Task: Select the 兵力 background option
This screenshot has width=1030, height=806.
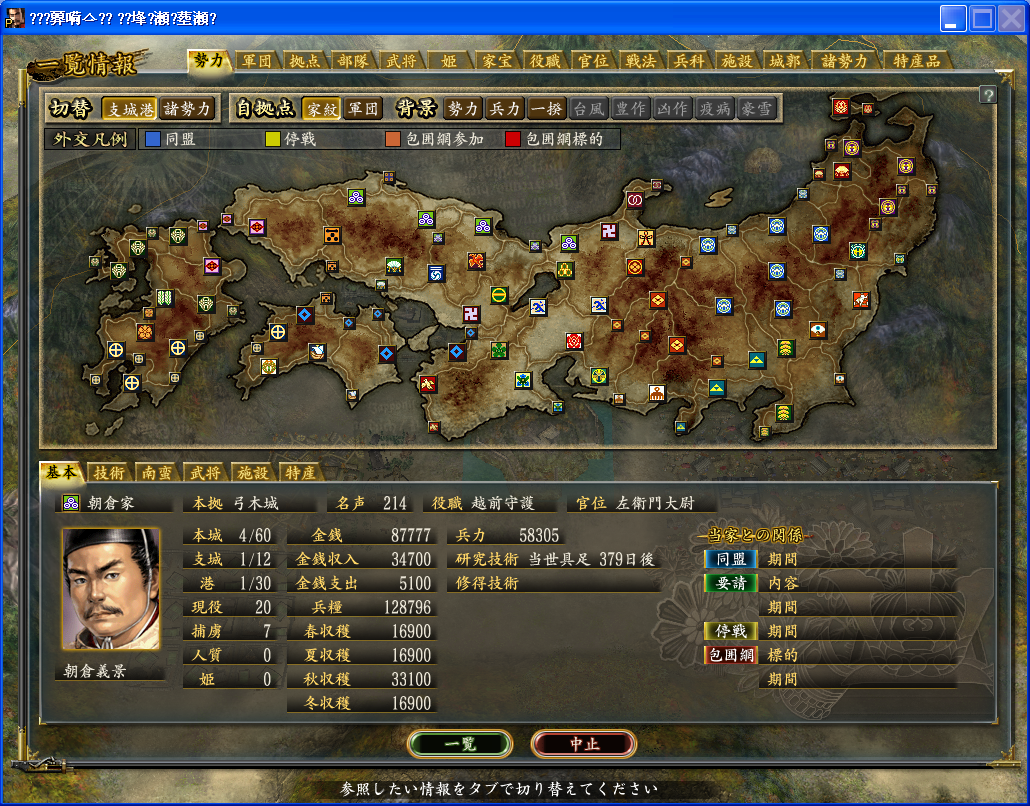Action: [506, 108]
